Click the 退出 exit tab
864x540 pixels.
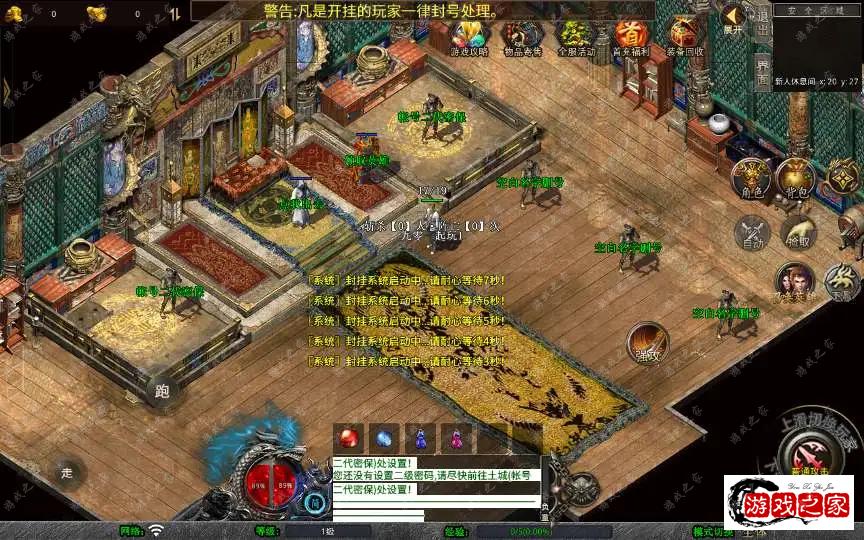click(x=762, y=26)
